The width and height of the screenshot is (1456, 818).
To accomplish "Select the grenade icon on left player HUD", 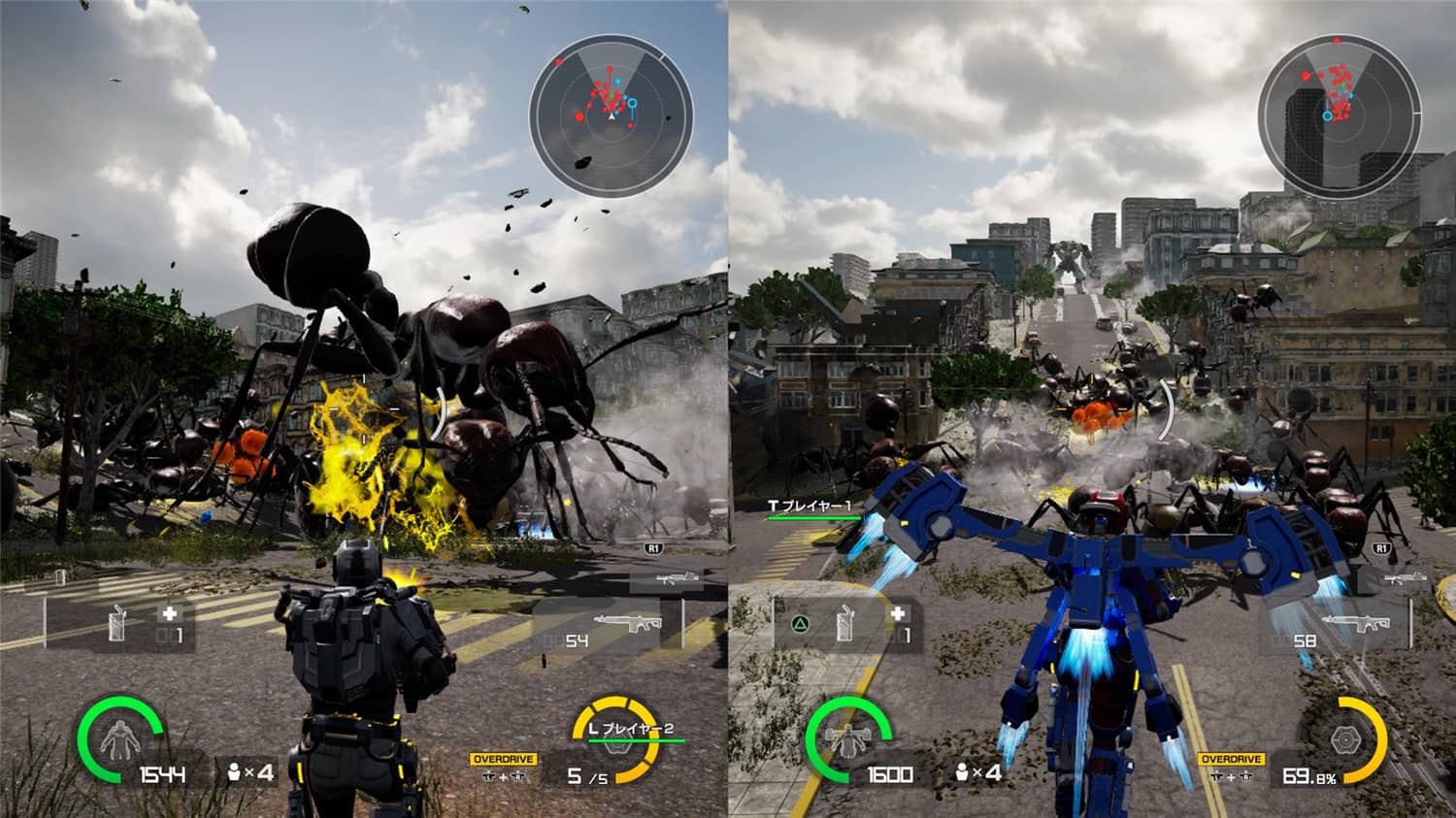I will (x=116, y=624).
